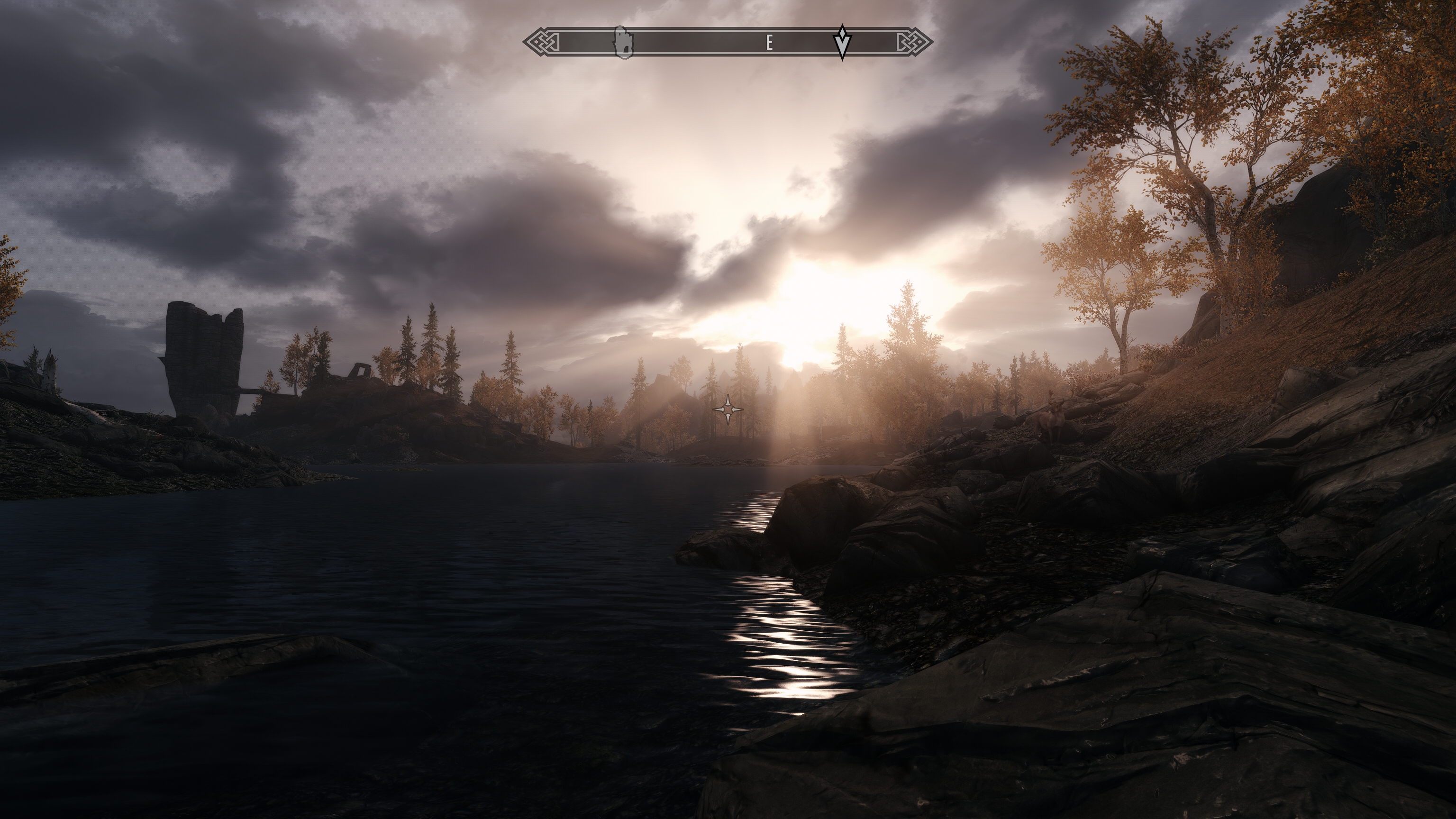Screen dimensions: 1456x819
Task: Click the center of the compass bar
Action: (729, 42)
